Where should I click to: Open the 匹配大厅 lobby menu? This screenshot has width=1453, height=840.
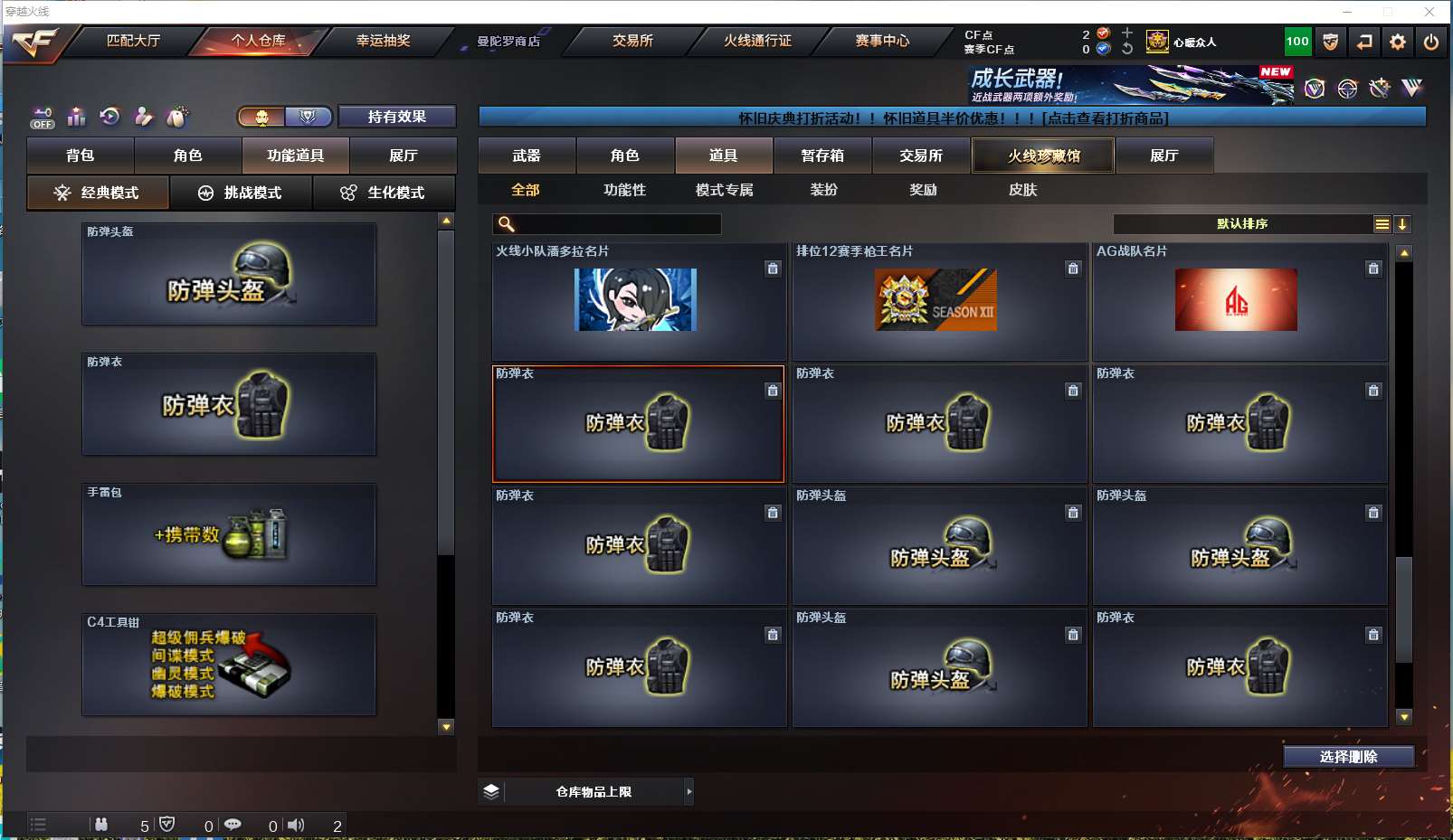coord(133,41)
